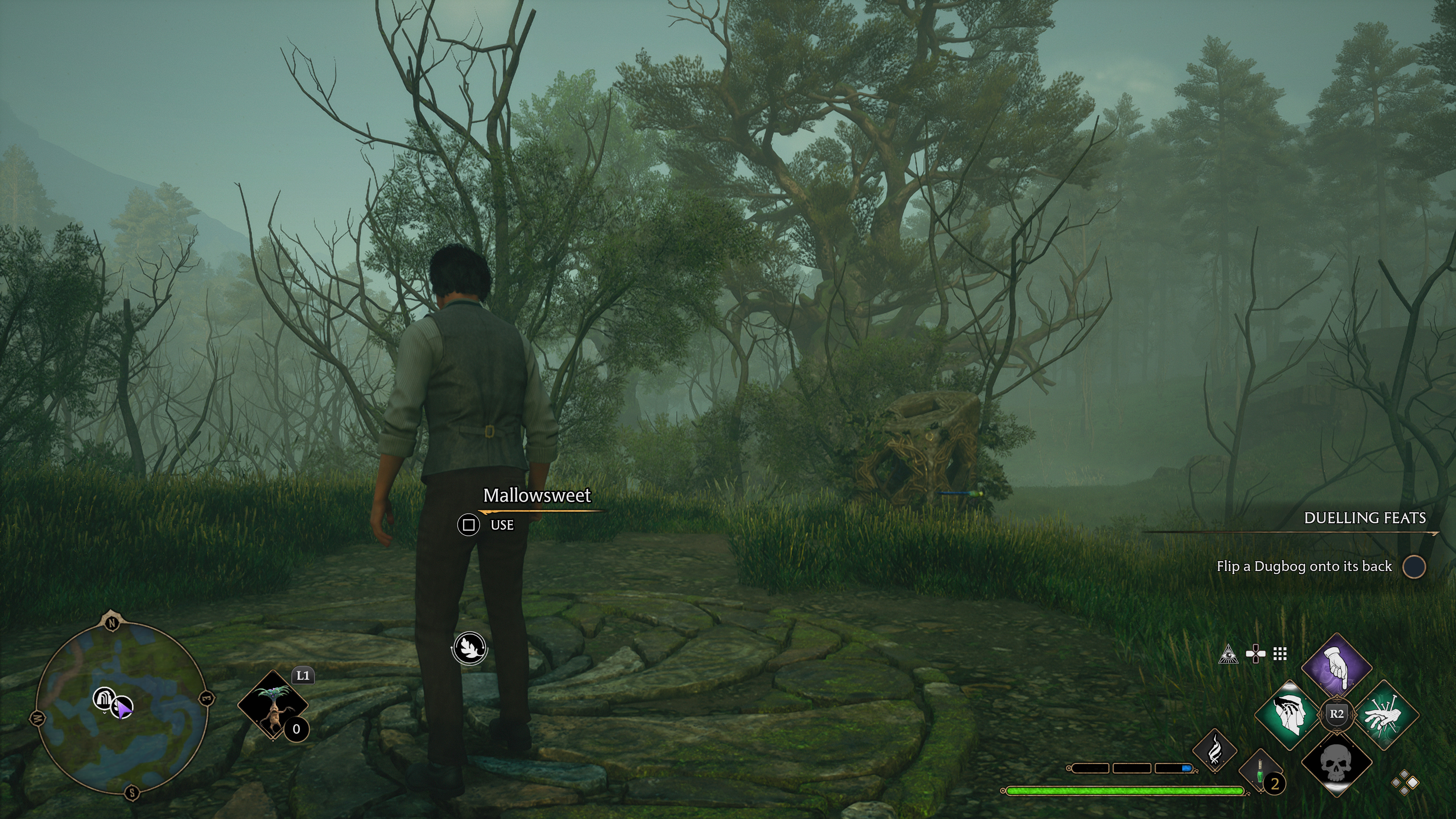Open the dotted grid icon
The width and height of the screenshot is (1456, 819).
[x=1280, y=654]
